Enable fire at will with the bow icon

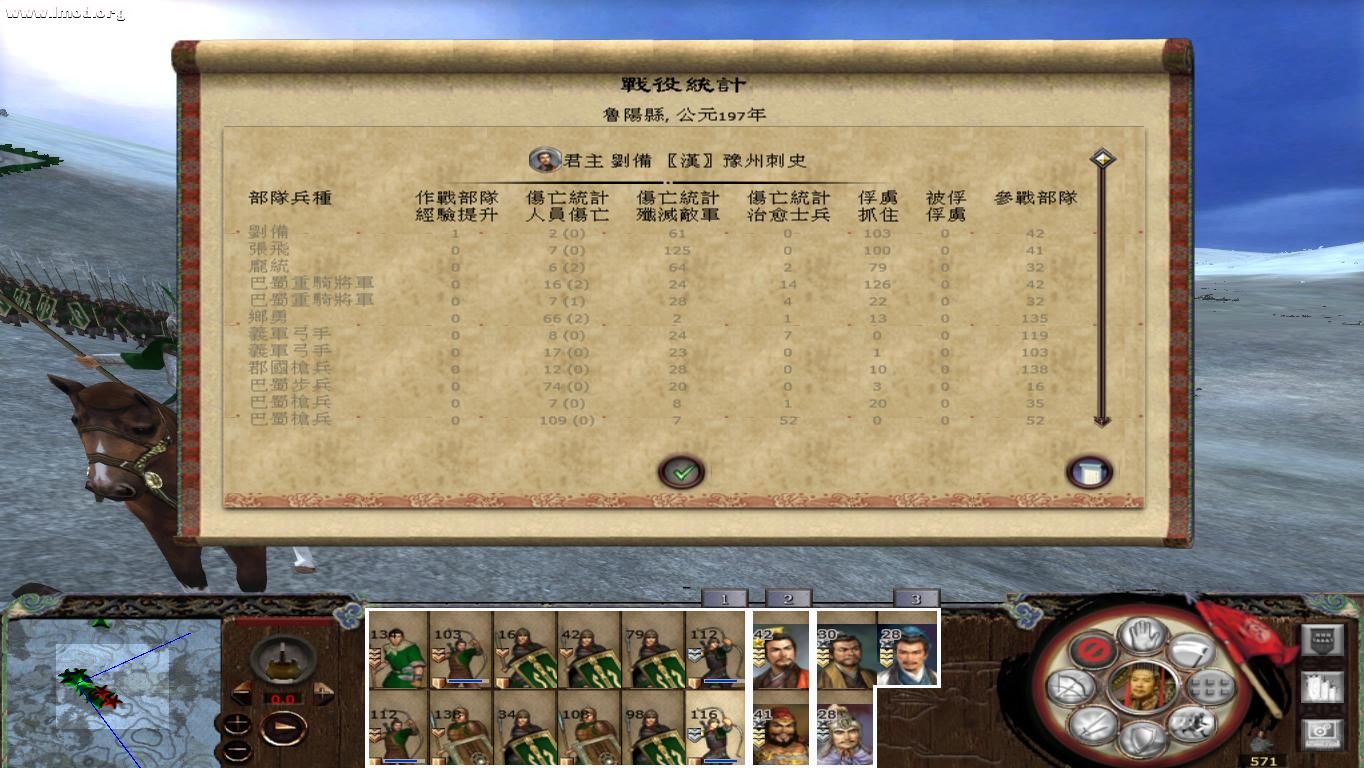(x=1069, y=686)
